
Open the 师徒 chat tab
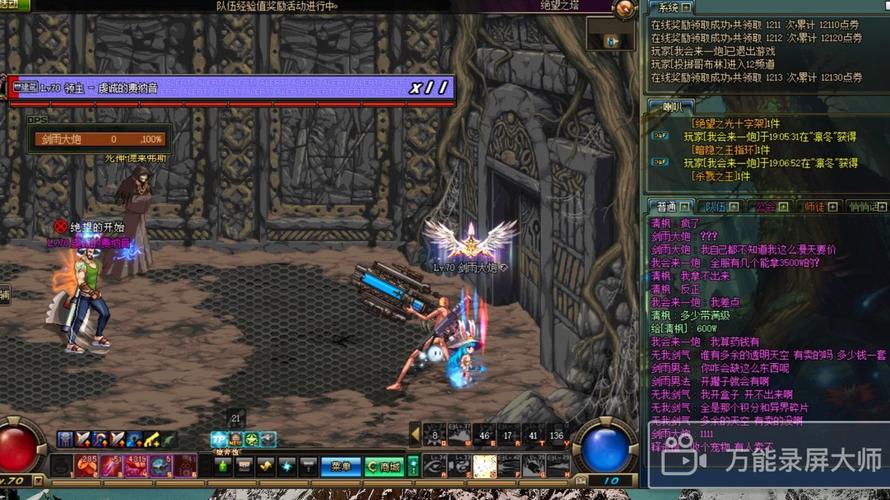[x=813, y=207]
